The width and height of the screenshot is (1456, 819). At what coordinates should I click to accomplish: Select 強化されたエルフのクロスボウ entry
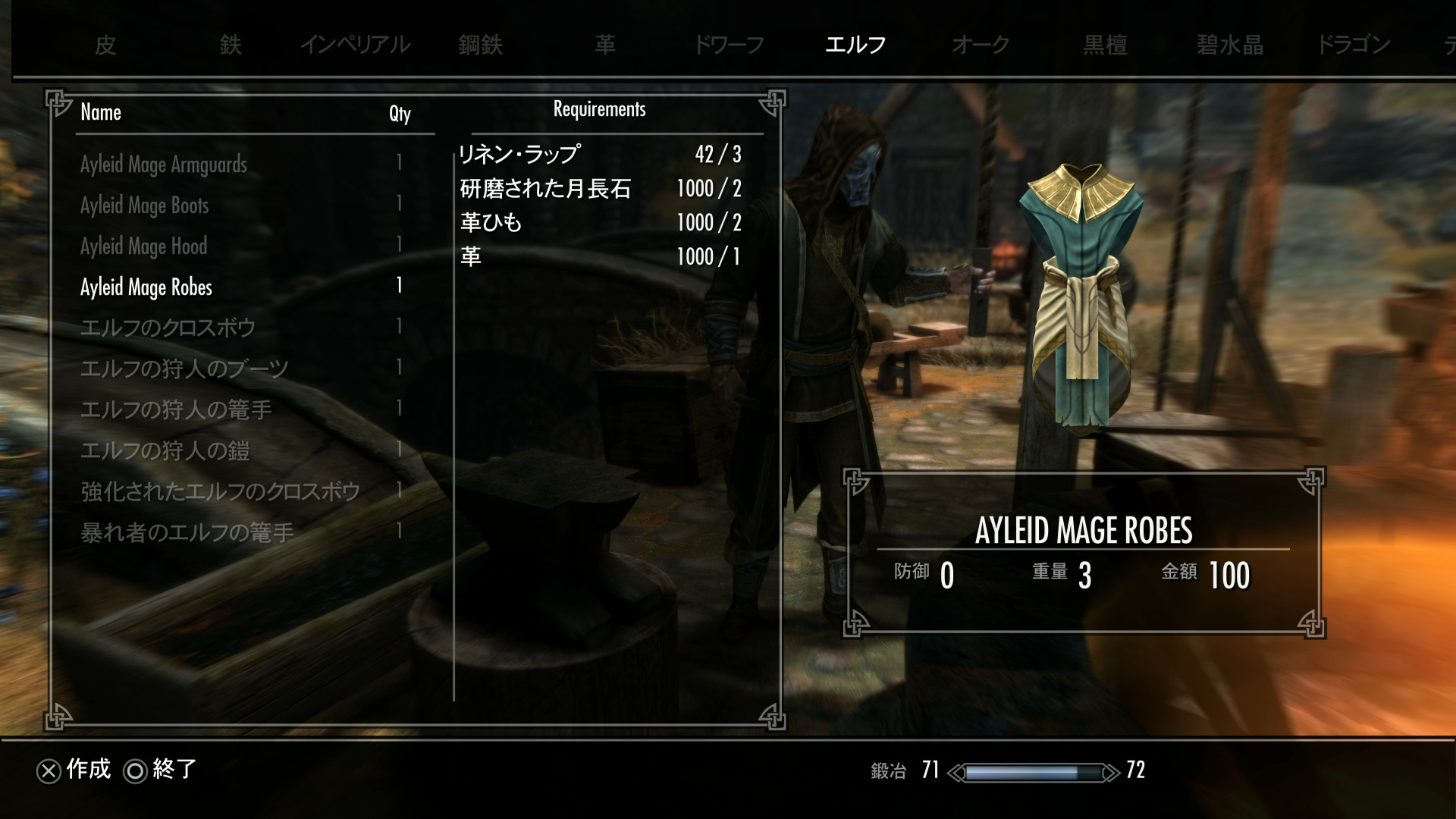[x=220, y=492]
